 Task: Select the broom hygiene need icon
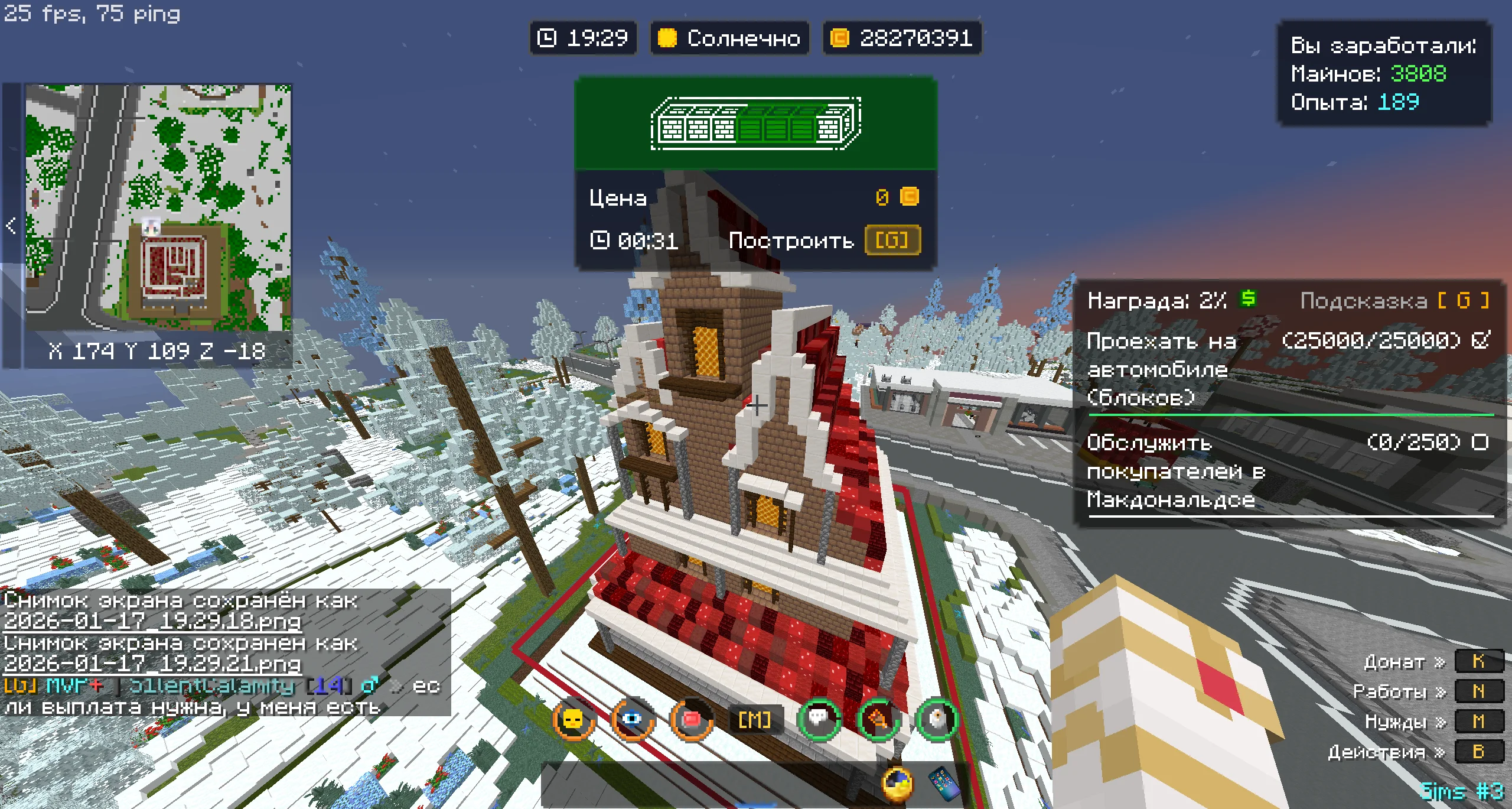878,719
